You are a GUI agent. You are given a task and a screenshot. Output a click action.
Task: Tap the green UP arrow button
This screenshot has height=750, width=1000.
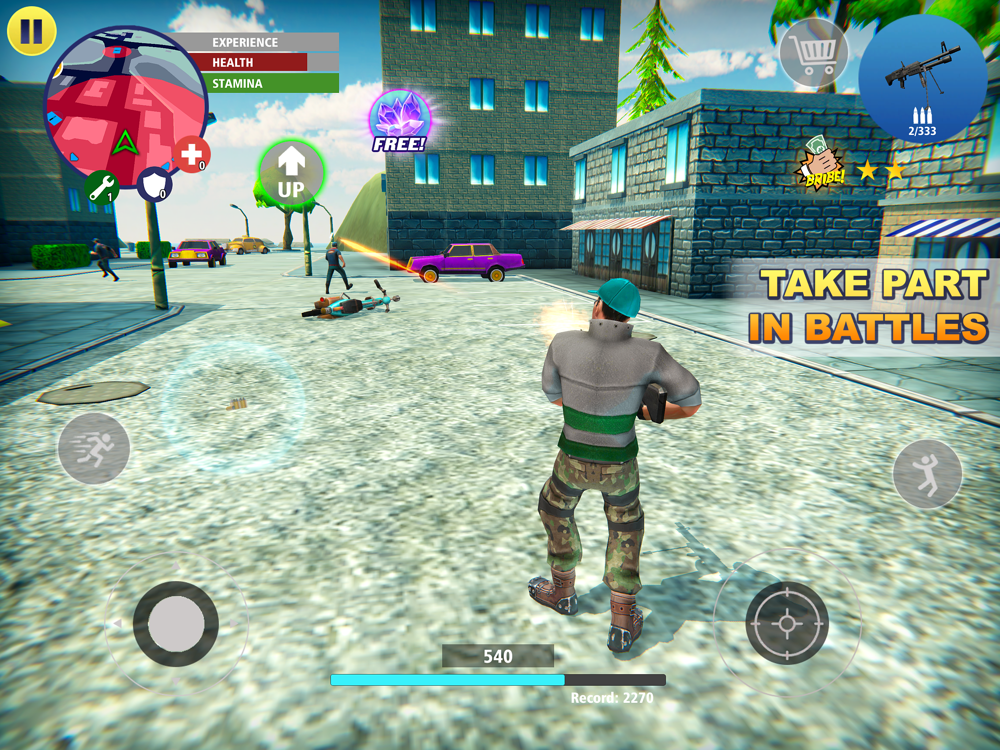tap(291, 173)
